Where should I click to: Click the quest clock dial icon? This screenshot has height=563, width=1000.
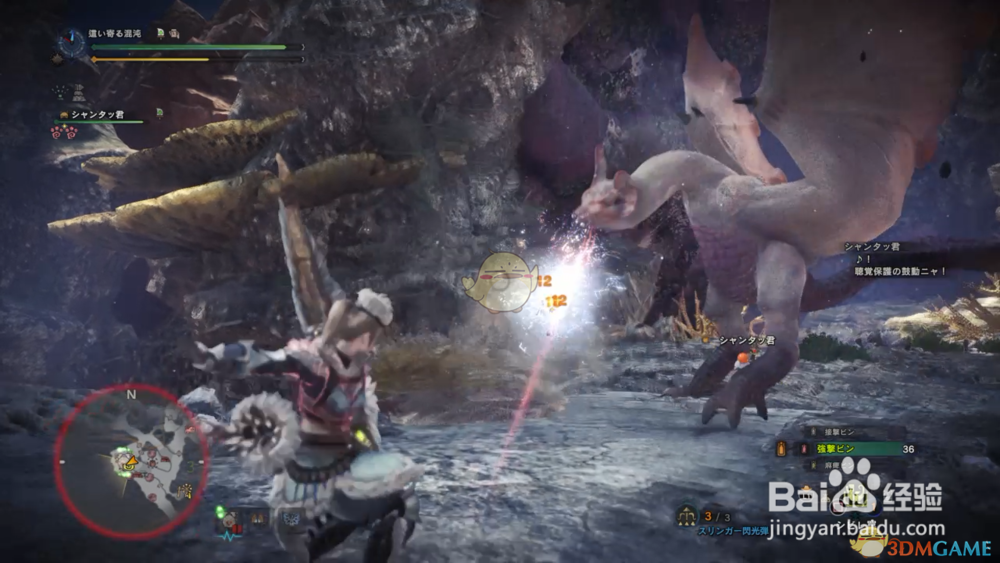(71, 42)
